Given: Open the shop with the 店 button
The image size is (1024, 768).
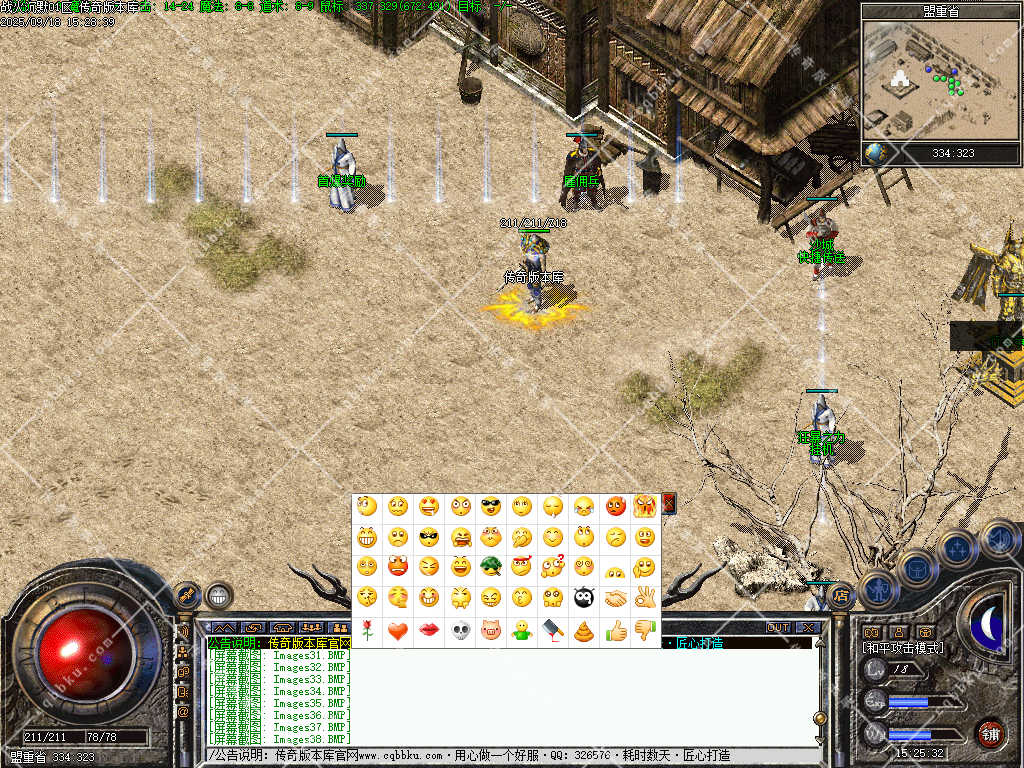Looking at the screenshot, I should tap(841, 597).
